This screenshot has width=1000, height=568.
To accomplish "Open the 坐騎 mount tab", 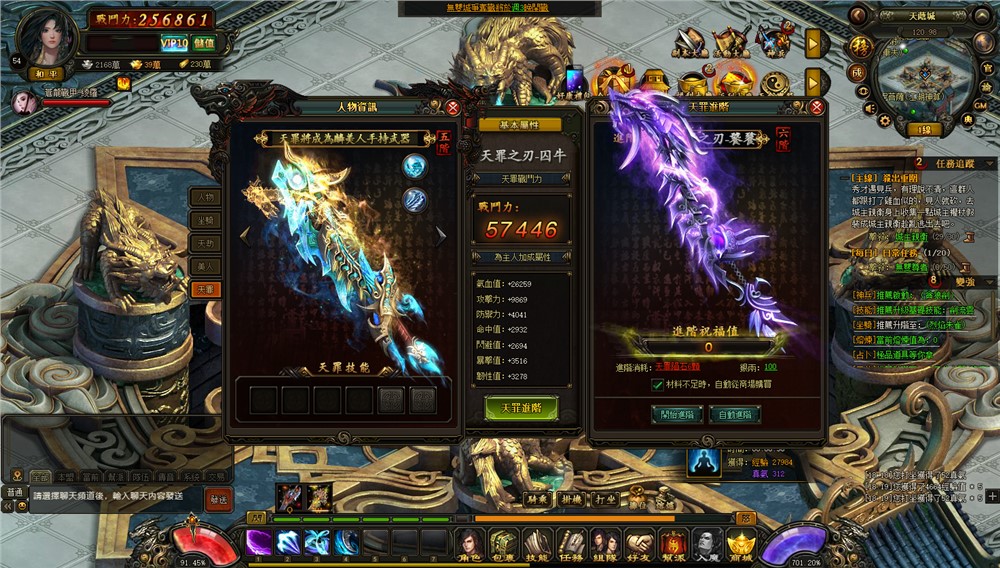I will pos(205,220).
